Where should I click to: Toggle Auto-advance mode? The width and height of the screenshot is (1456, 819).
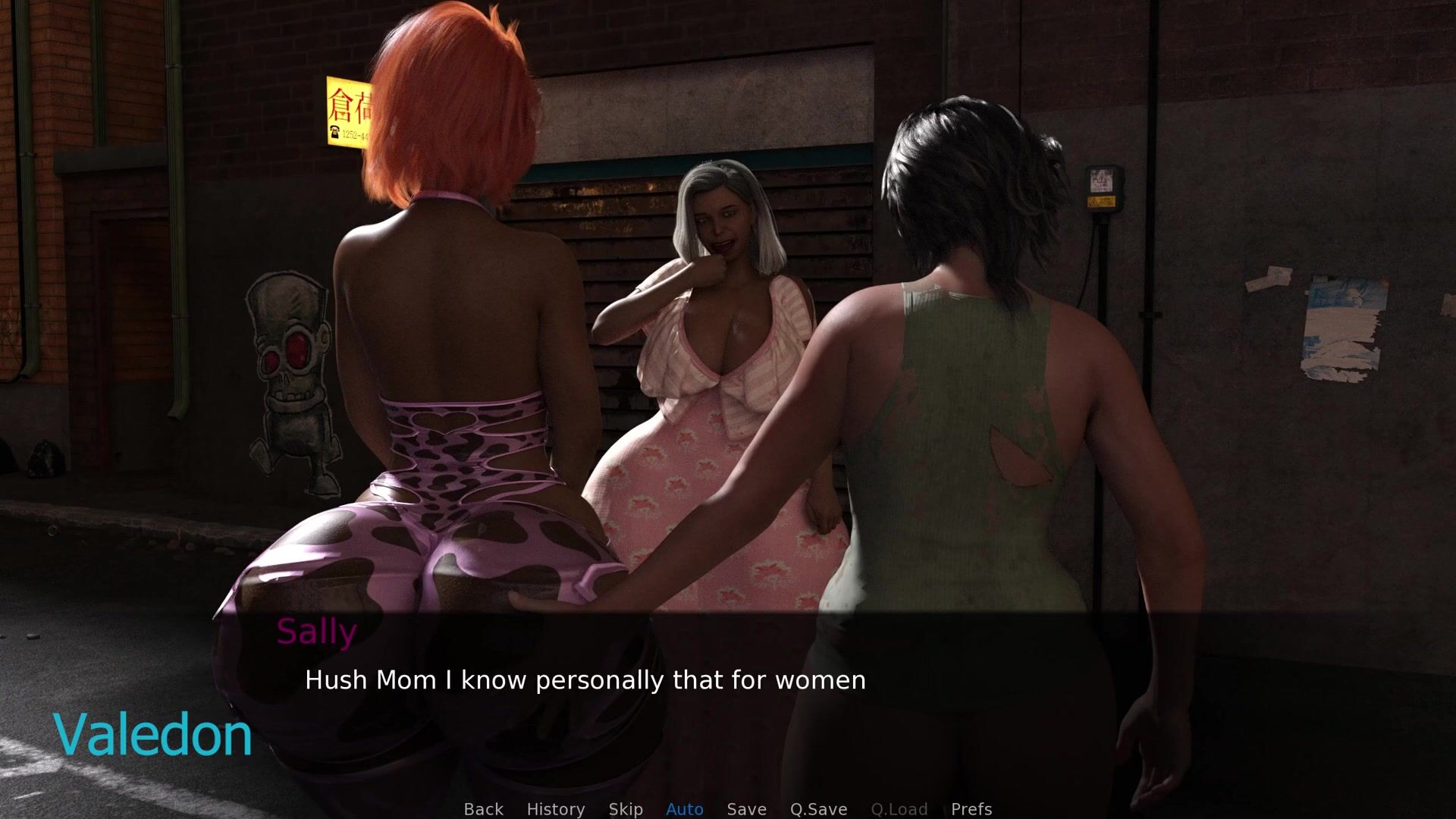[x=684, y=809]
